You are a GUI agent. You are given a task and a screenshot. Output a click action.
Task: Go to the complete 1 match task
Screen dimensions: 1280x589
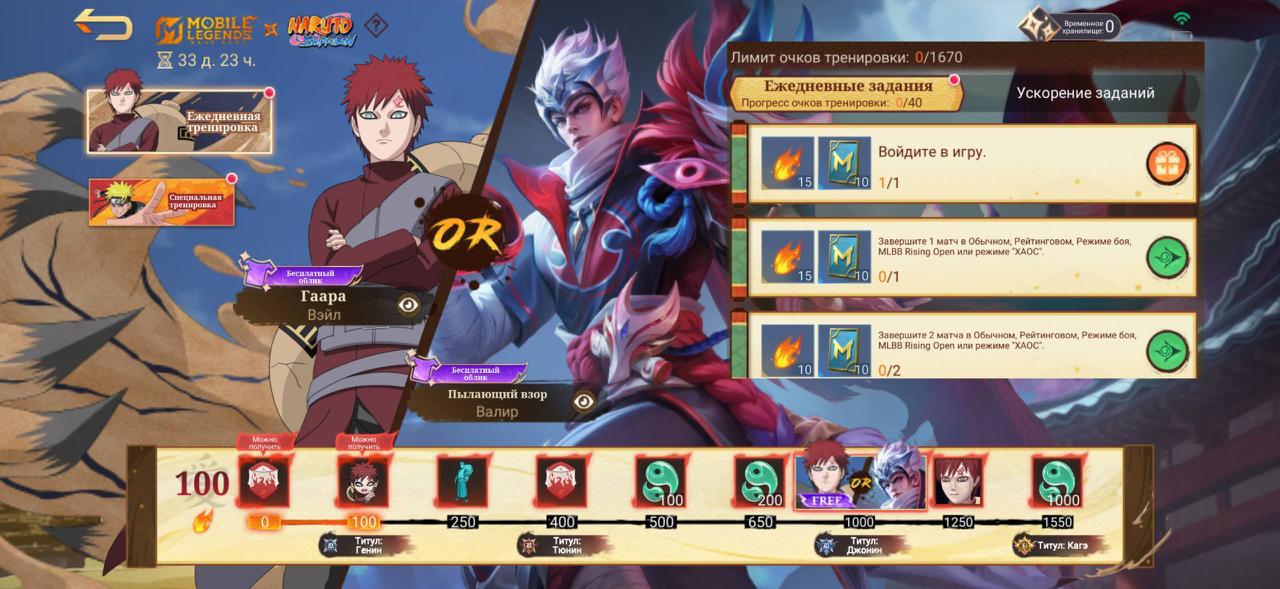[x=1167, y=258]
